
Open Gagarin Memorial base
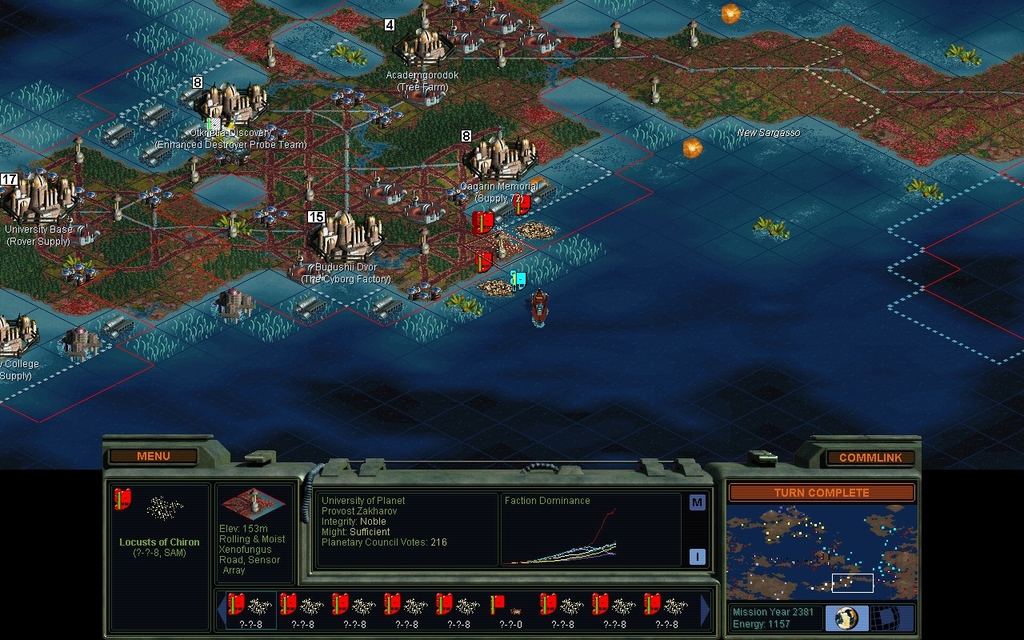[x=500, y=158]
